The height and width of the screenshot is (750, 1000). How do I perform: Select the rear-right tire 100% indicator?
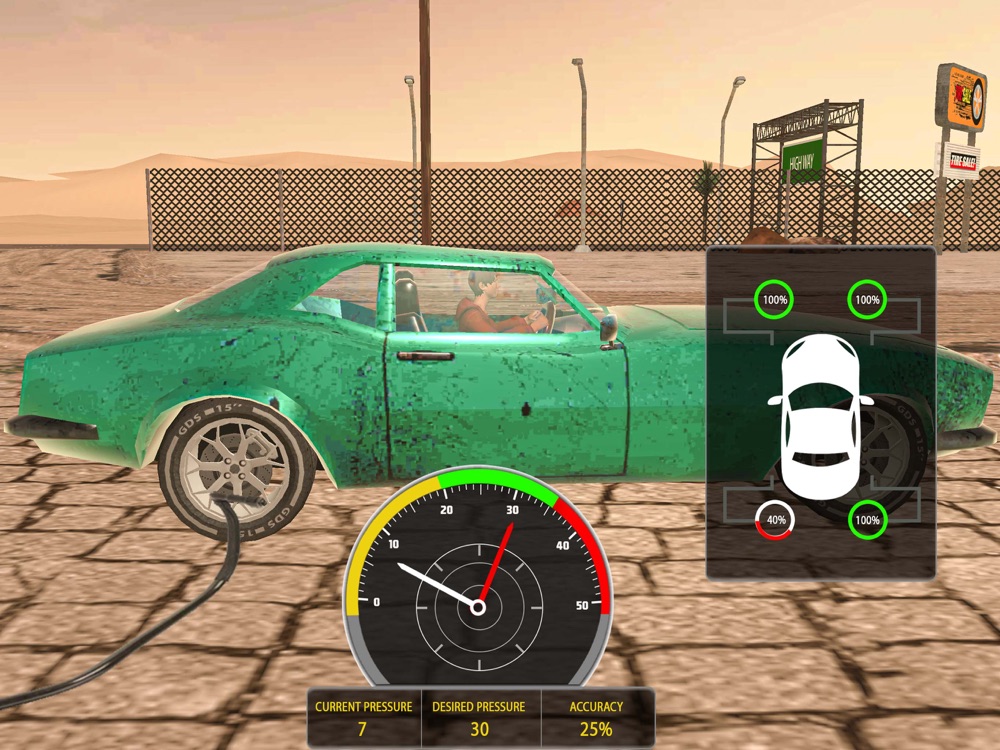[867, 520]
